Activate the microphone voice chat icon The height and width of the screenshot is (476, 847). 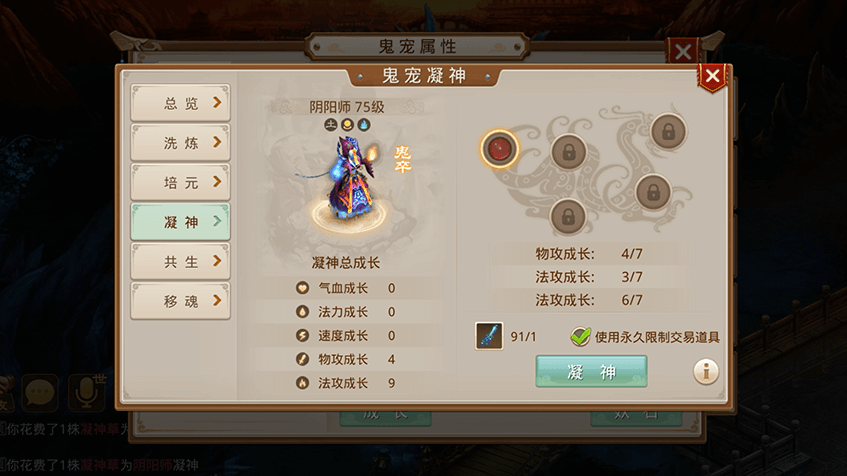point(85,392)
